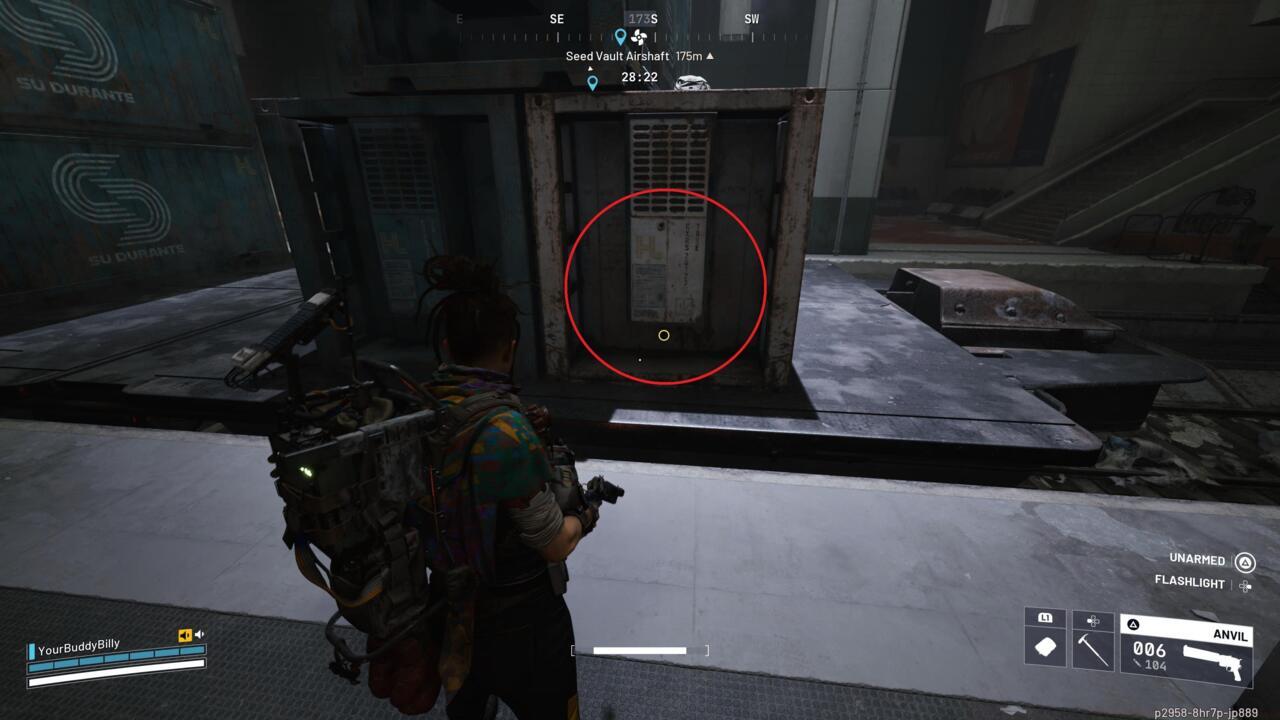Expand the elevation arrow next to 175m
Screen dimensions: 1280x720
(x=710, y=57)
